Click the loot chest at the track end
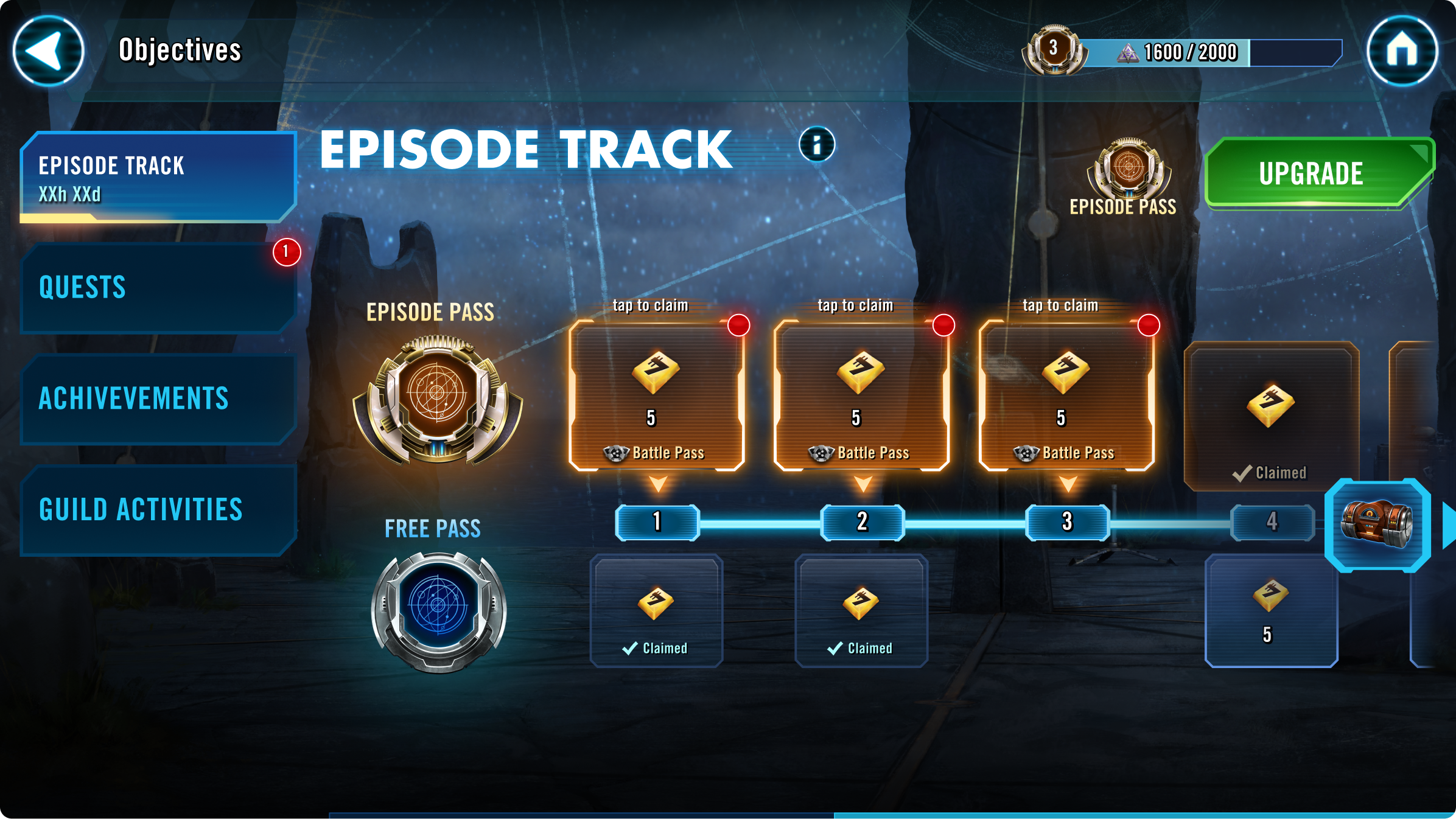This screenshot has width=1456, height=819. 1378,525
